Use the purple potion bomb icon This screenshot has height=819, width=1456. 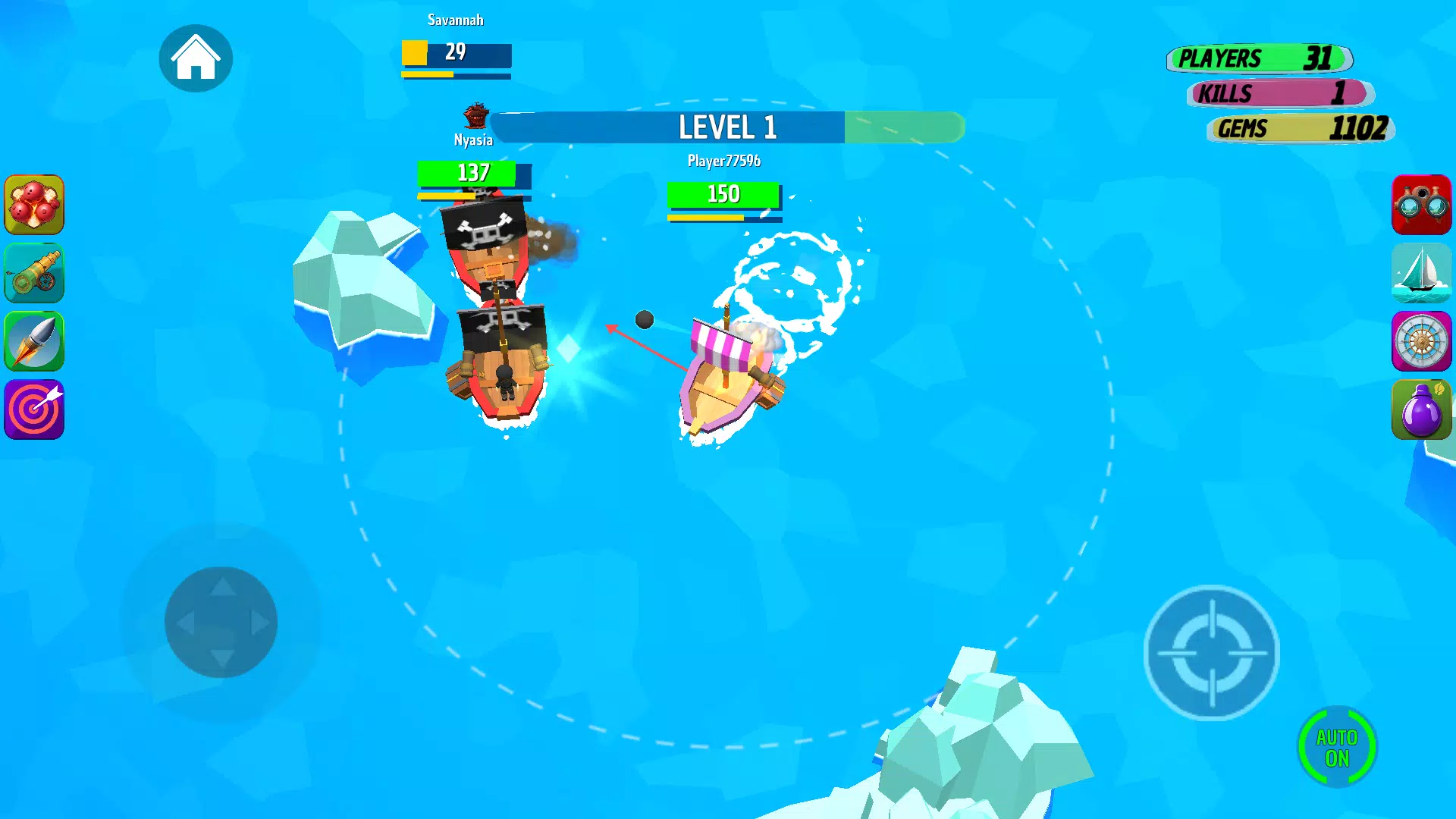1422,409
